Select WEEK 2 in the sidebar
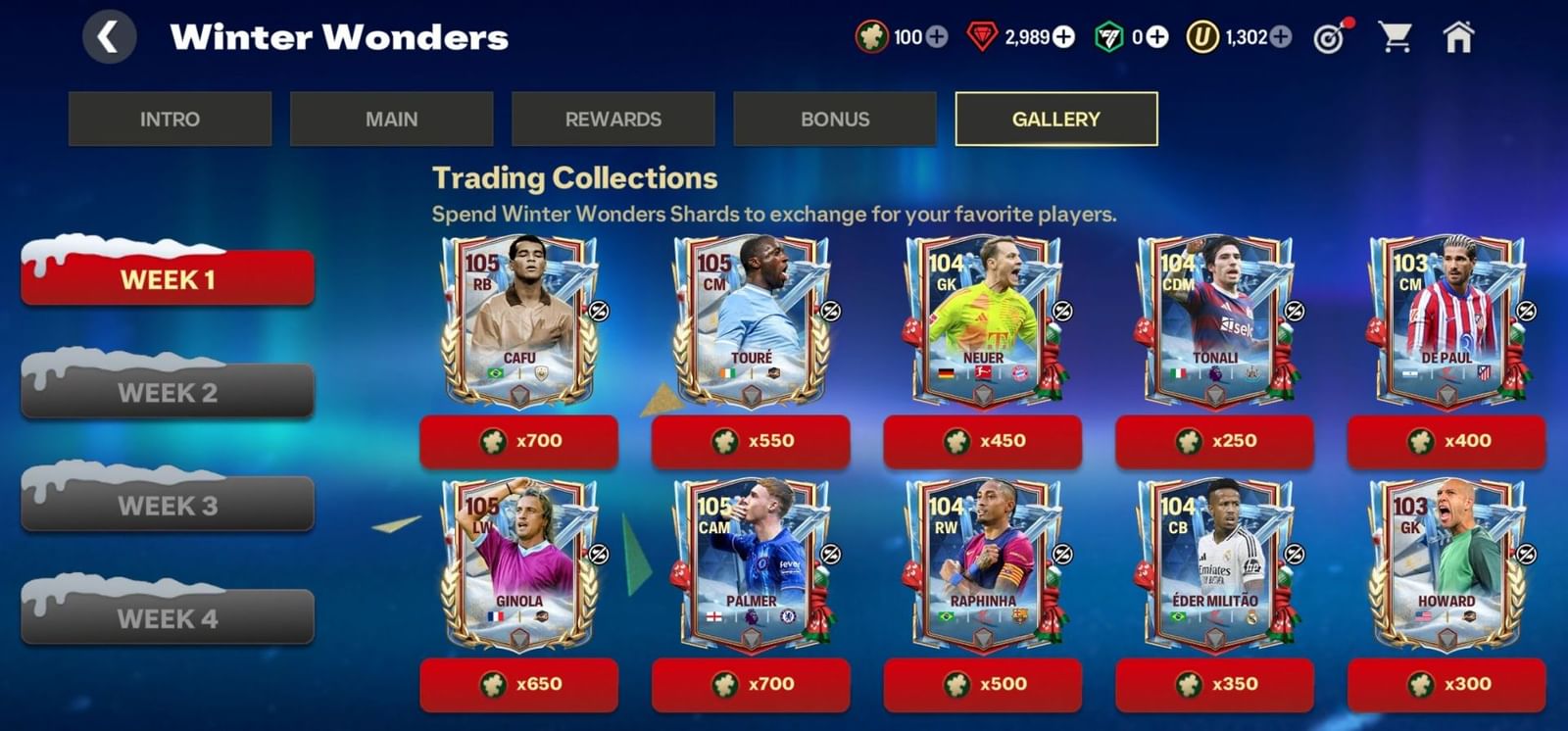 pos(167,393)
